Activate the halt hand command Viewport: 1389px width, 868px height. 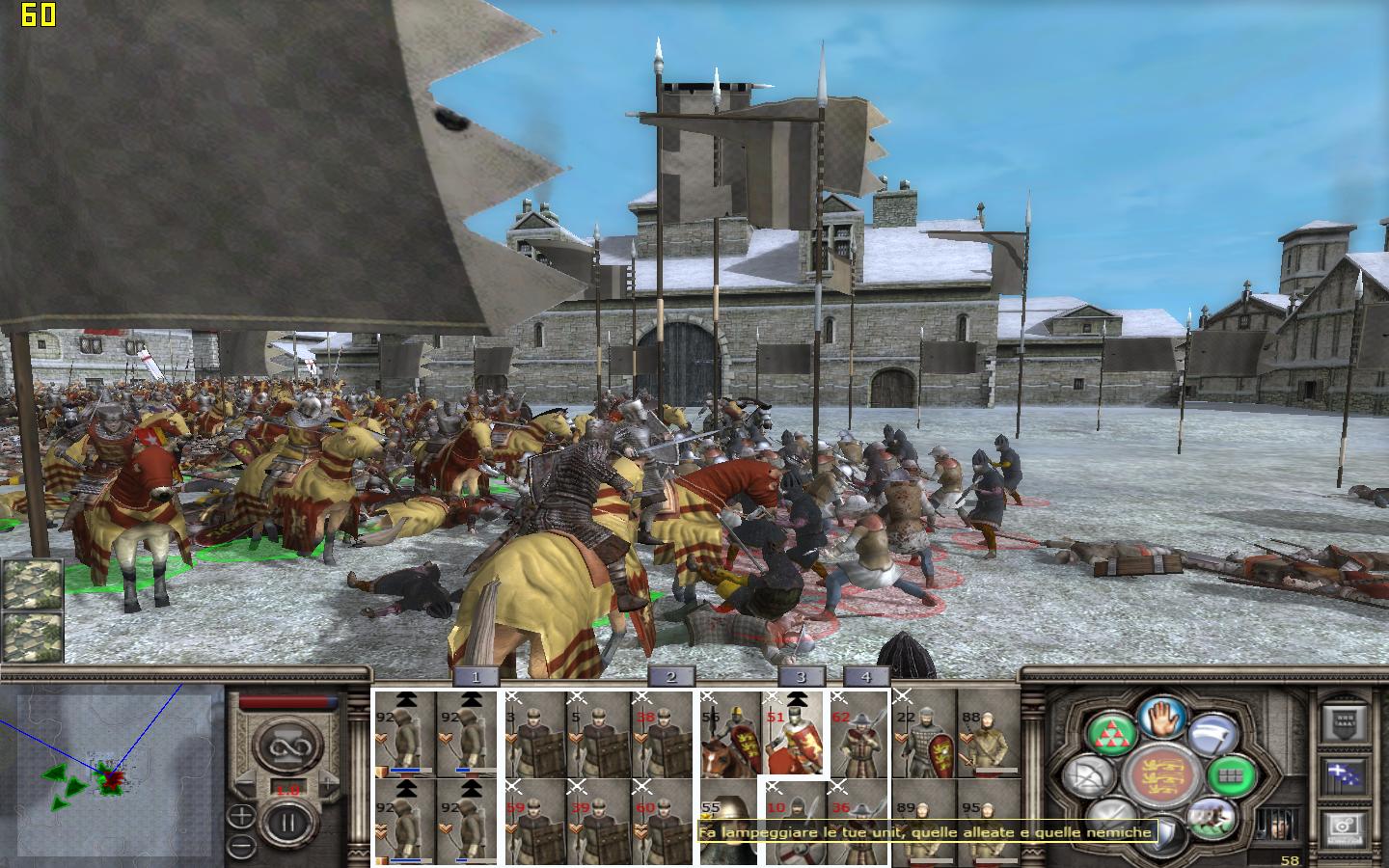click(x=1161, y=718)
